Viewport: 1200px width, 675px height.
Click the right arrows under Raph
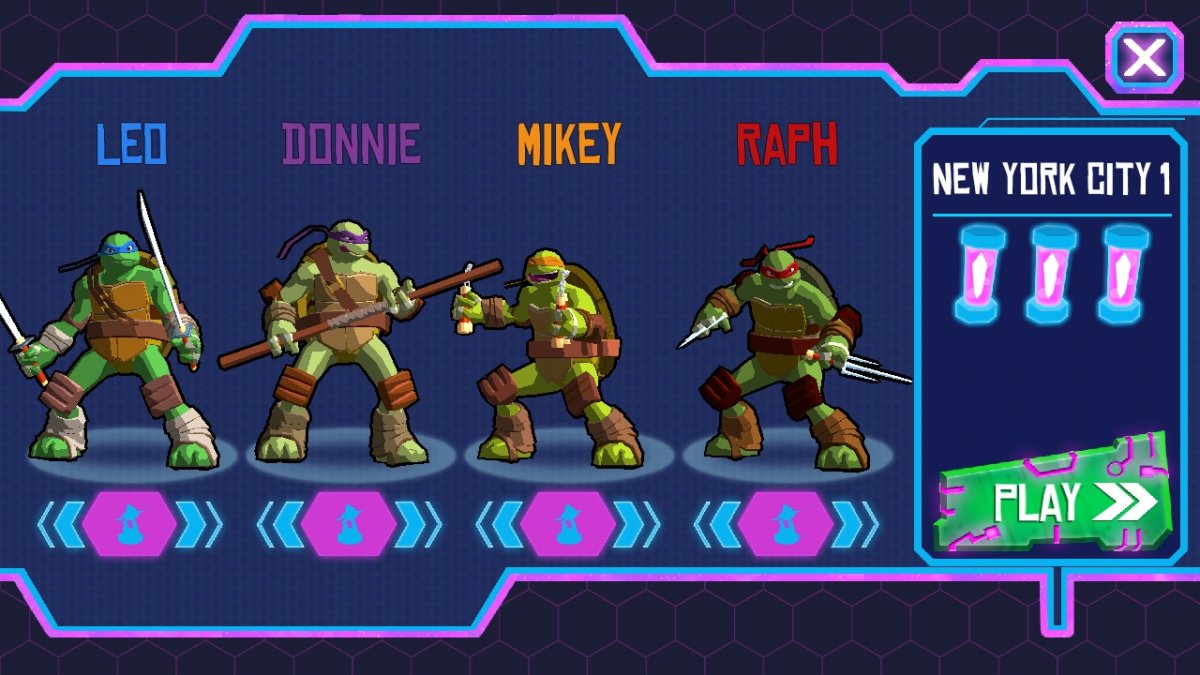(857, 524)
